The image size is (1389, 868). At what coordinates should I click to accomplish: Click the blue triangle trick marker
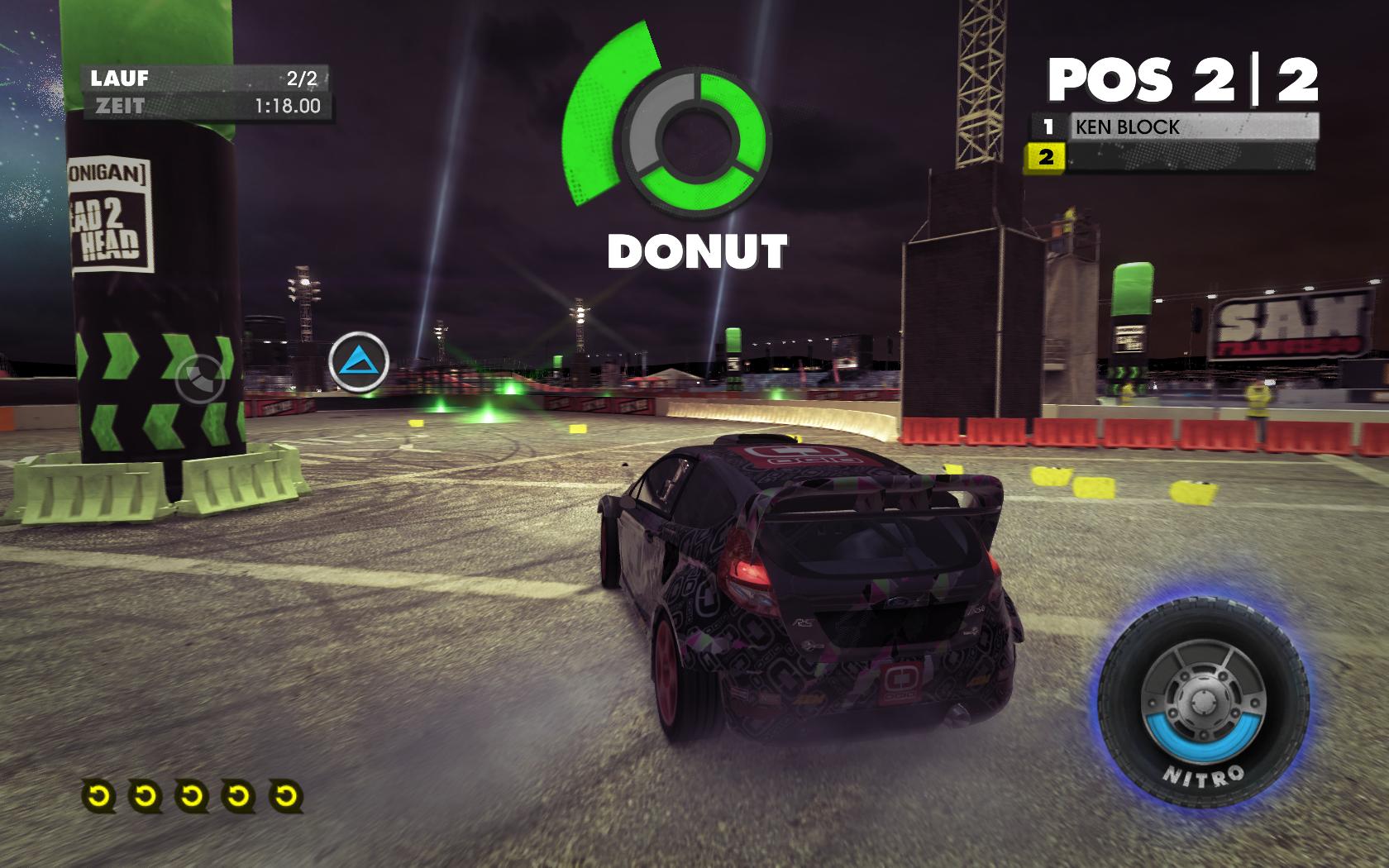[359, 362]
